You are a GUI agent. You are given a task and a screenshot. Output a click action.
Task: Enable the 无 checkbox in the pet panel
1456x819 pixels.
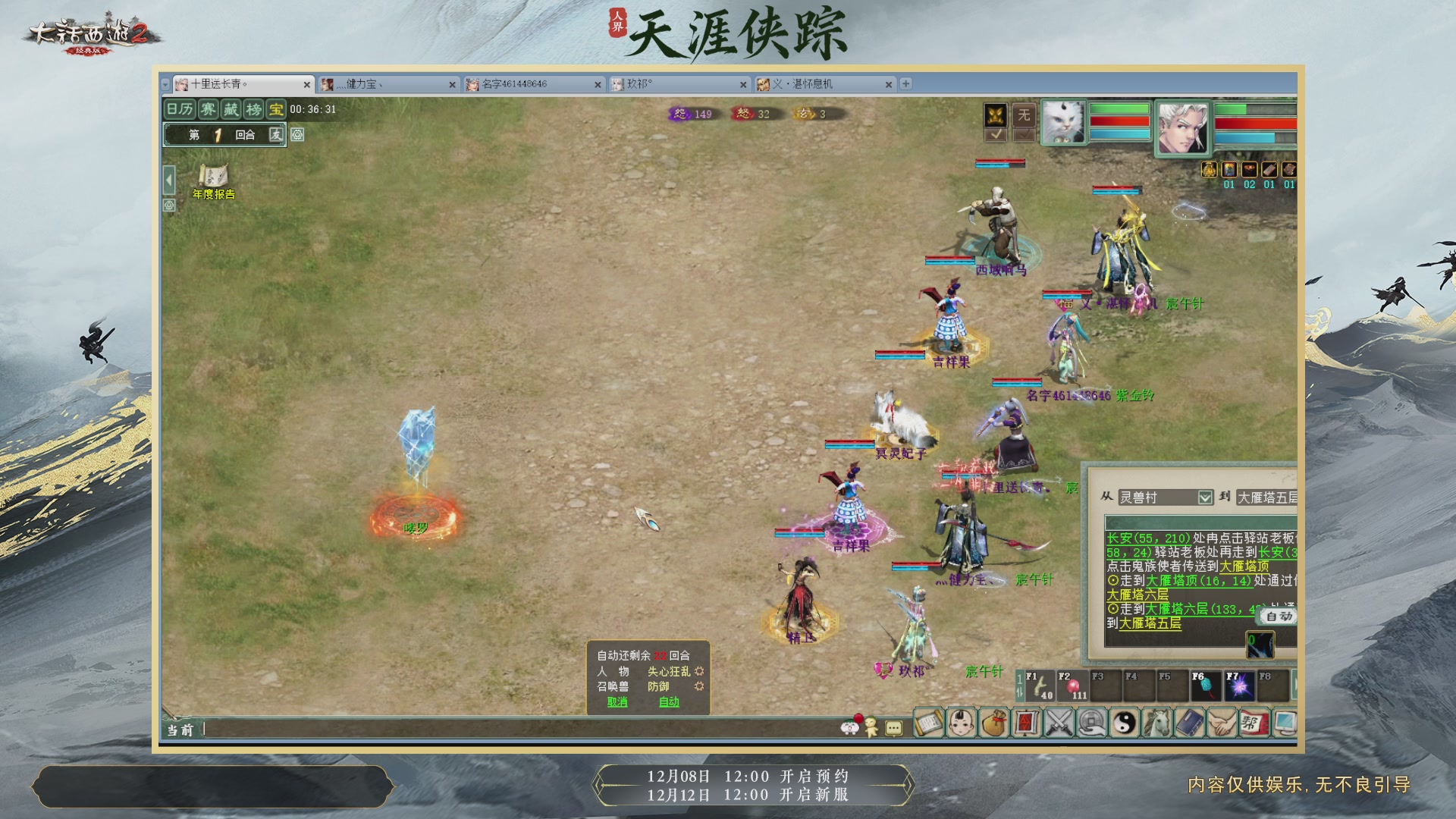pyautogui.click(x=1025, y=135)
